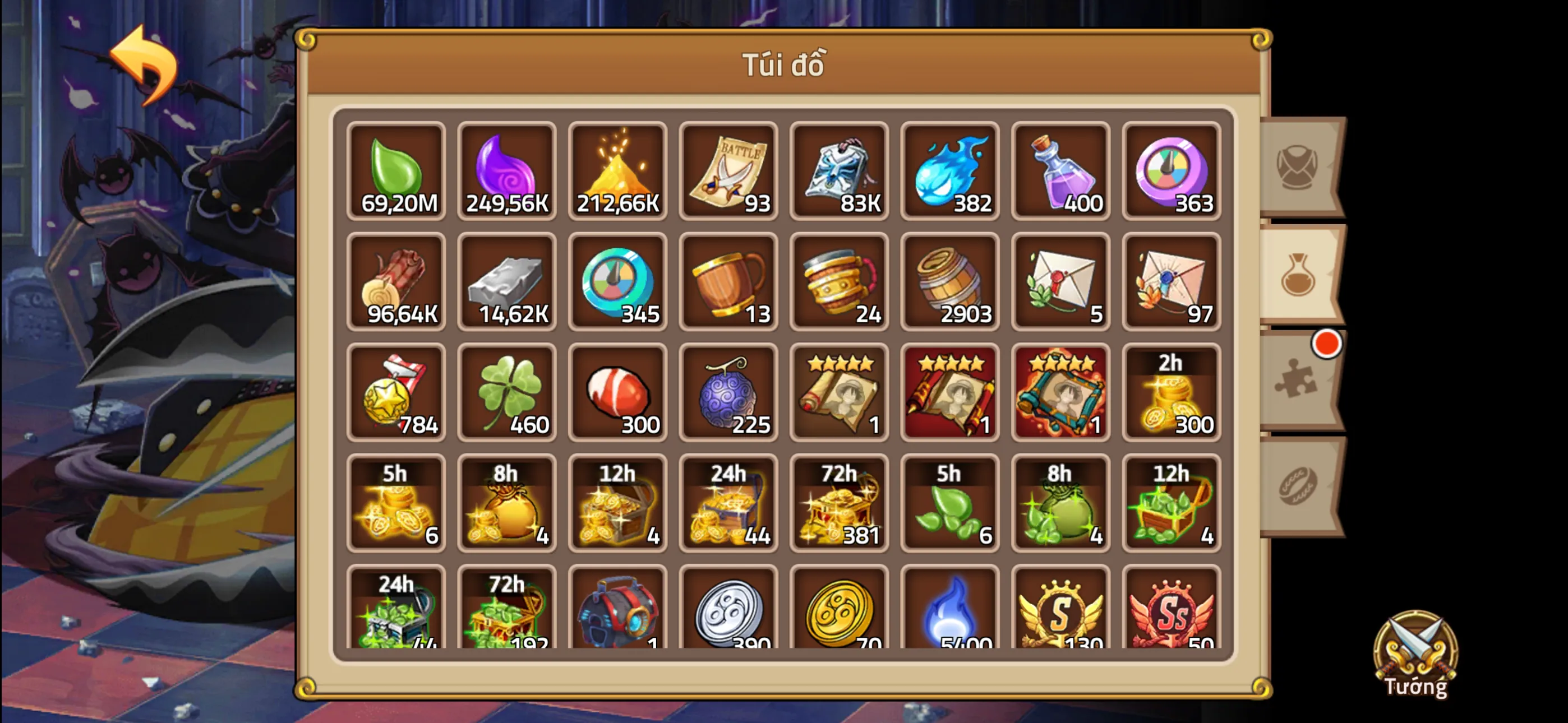This screenshot has height=723, width=1568.
Task: Open a five-star hero recruitment scroll
Action: [839, 392]
